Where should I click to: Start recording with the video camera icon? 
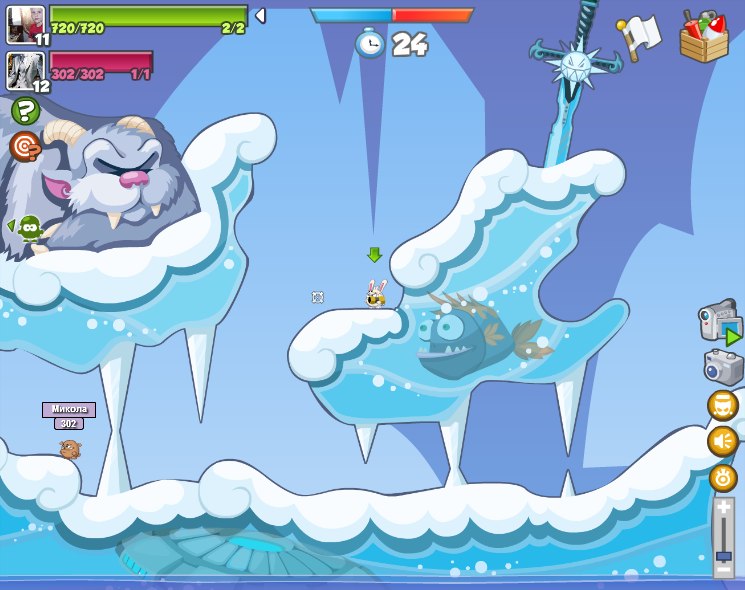pos(720,324)
